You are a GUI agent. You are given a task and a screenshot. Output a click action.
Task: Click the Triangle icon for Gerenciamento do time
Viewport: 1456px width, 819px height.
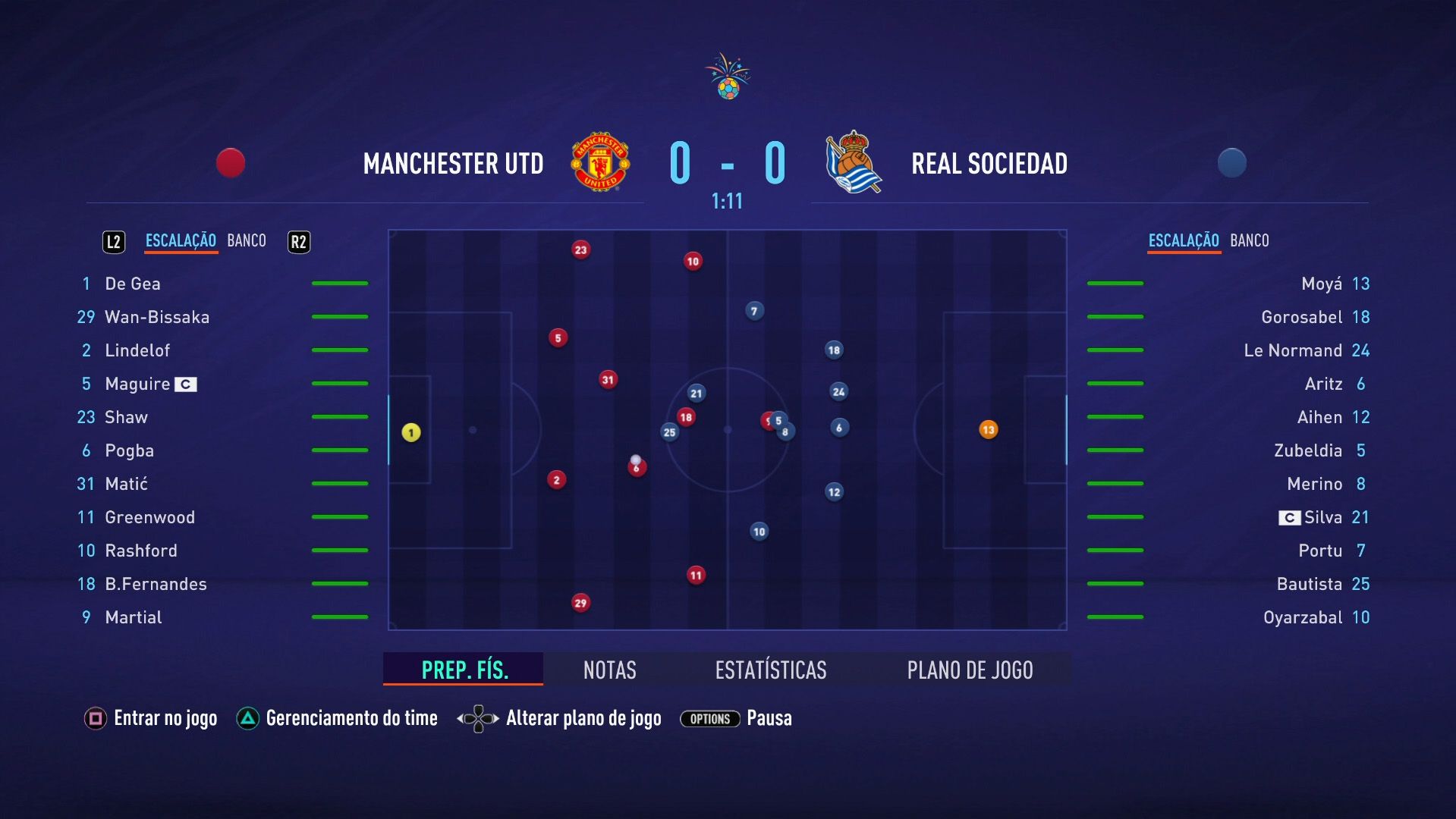point(247,717)
